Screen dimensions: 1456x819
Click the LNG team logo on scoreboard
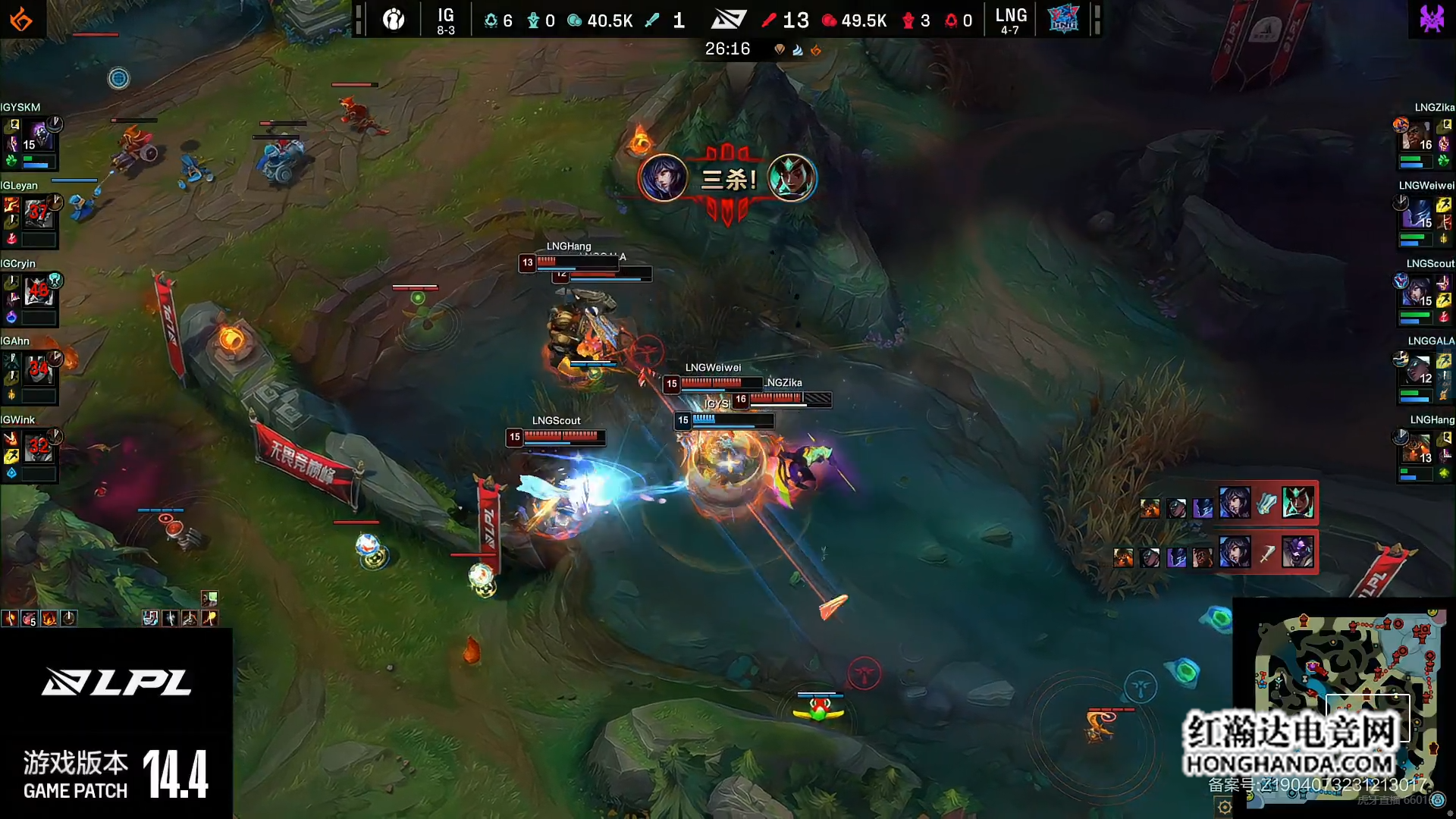[x=1063, y=20]
